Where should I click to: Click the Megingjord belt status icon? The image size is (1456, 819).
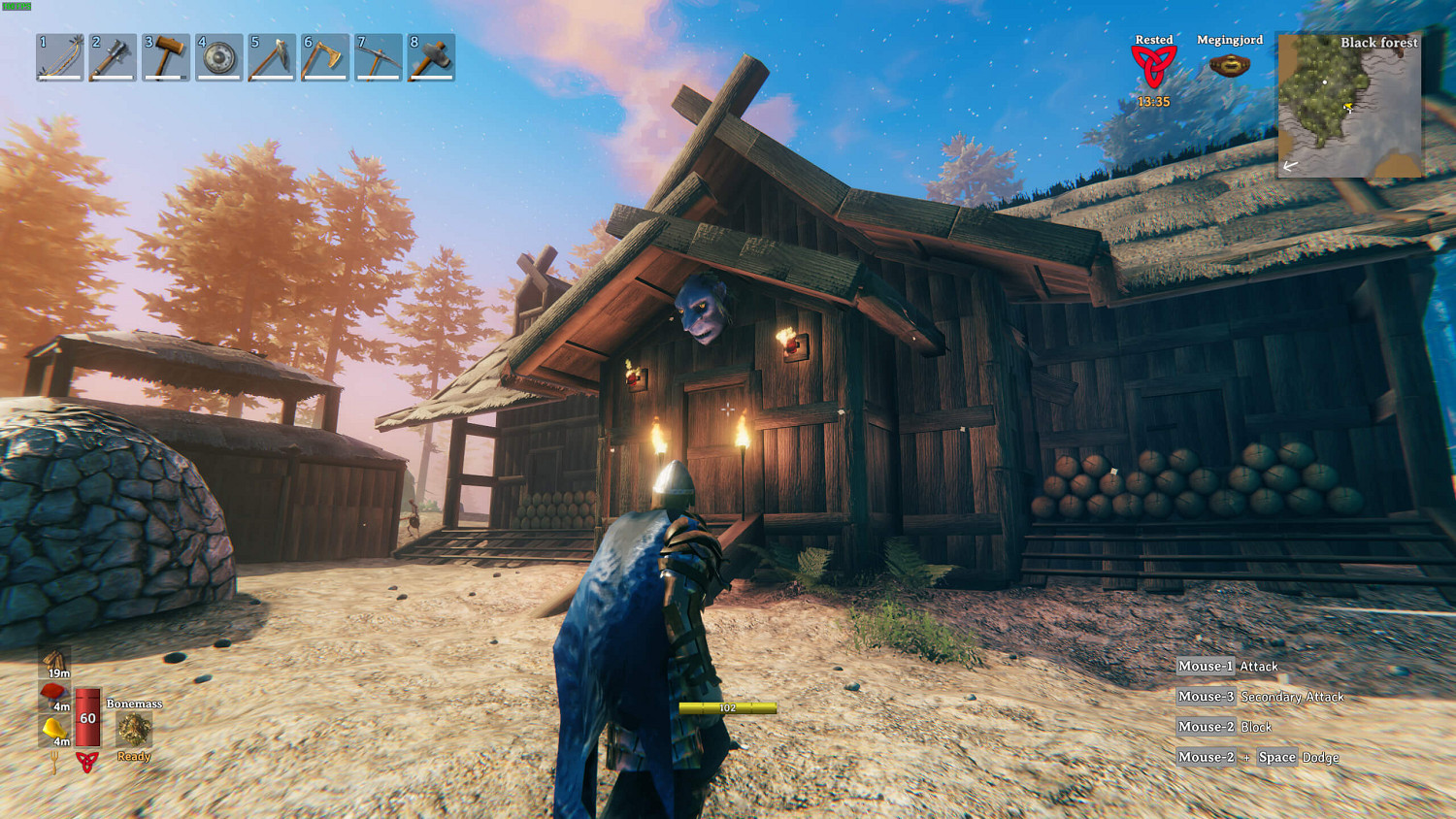(1229, 66)
